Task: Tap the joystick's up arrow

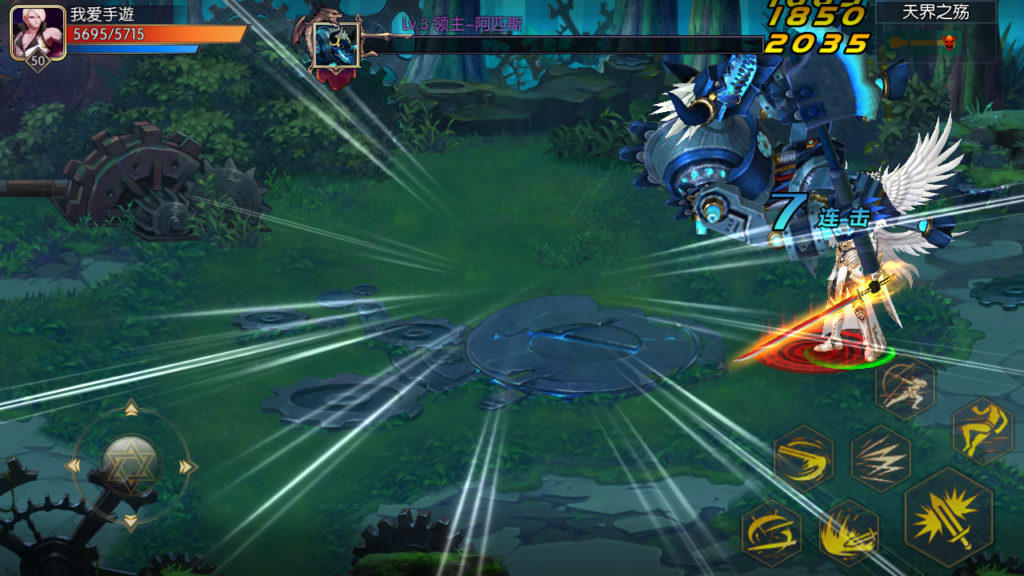Action: (x=130, y=408)
